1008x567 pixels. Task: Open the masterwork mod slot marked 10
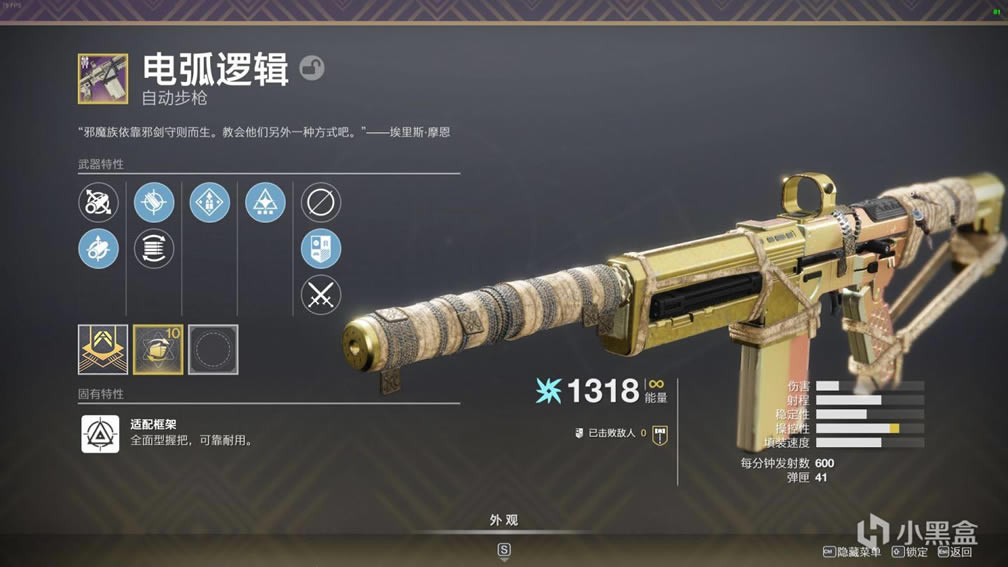click(x=158, y=350)
